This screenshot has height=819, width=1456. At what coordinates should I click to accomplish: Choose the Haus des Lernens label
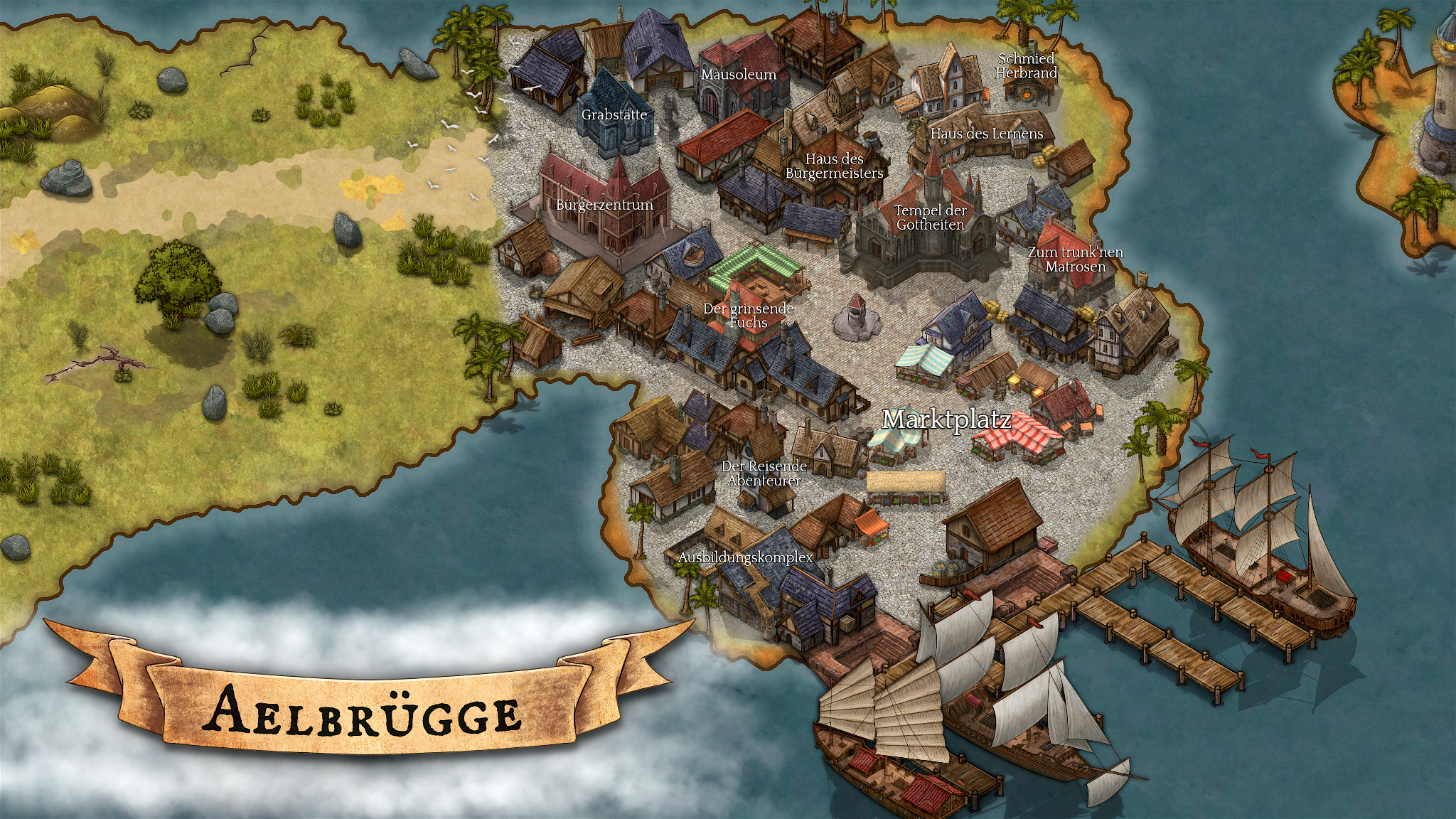987,134
